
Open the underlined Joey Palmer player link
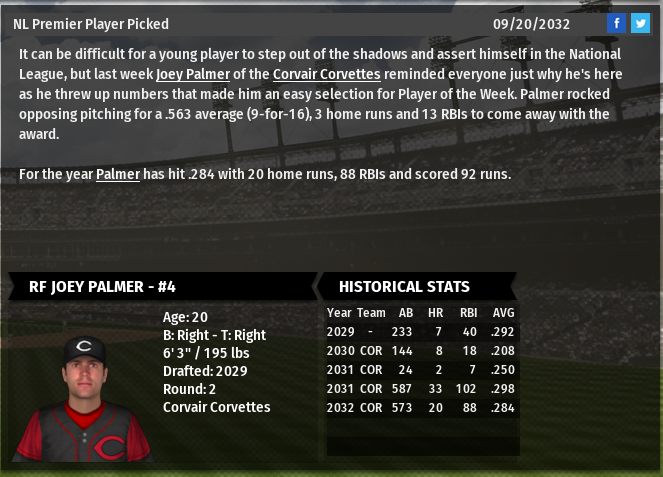[x=193, y=73]
